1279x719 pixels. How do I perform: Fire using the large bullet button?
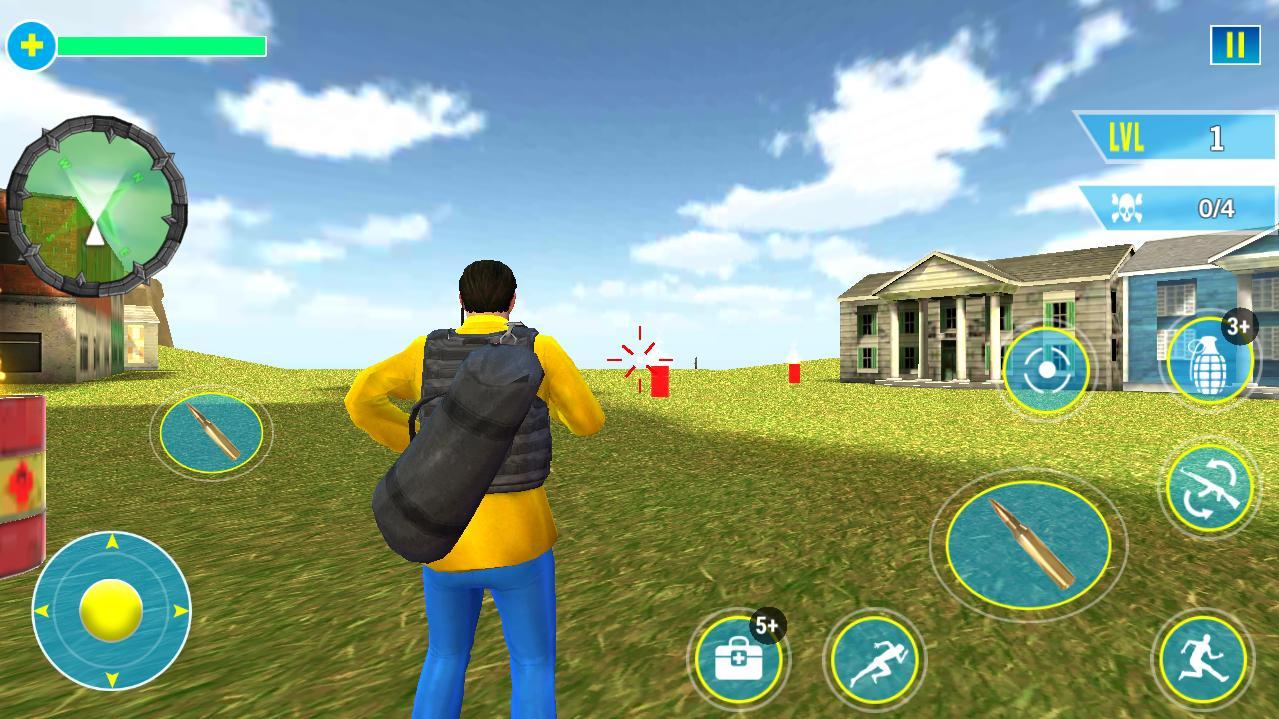[1028, 543]
